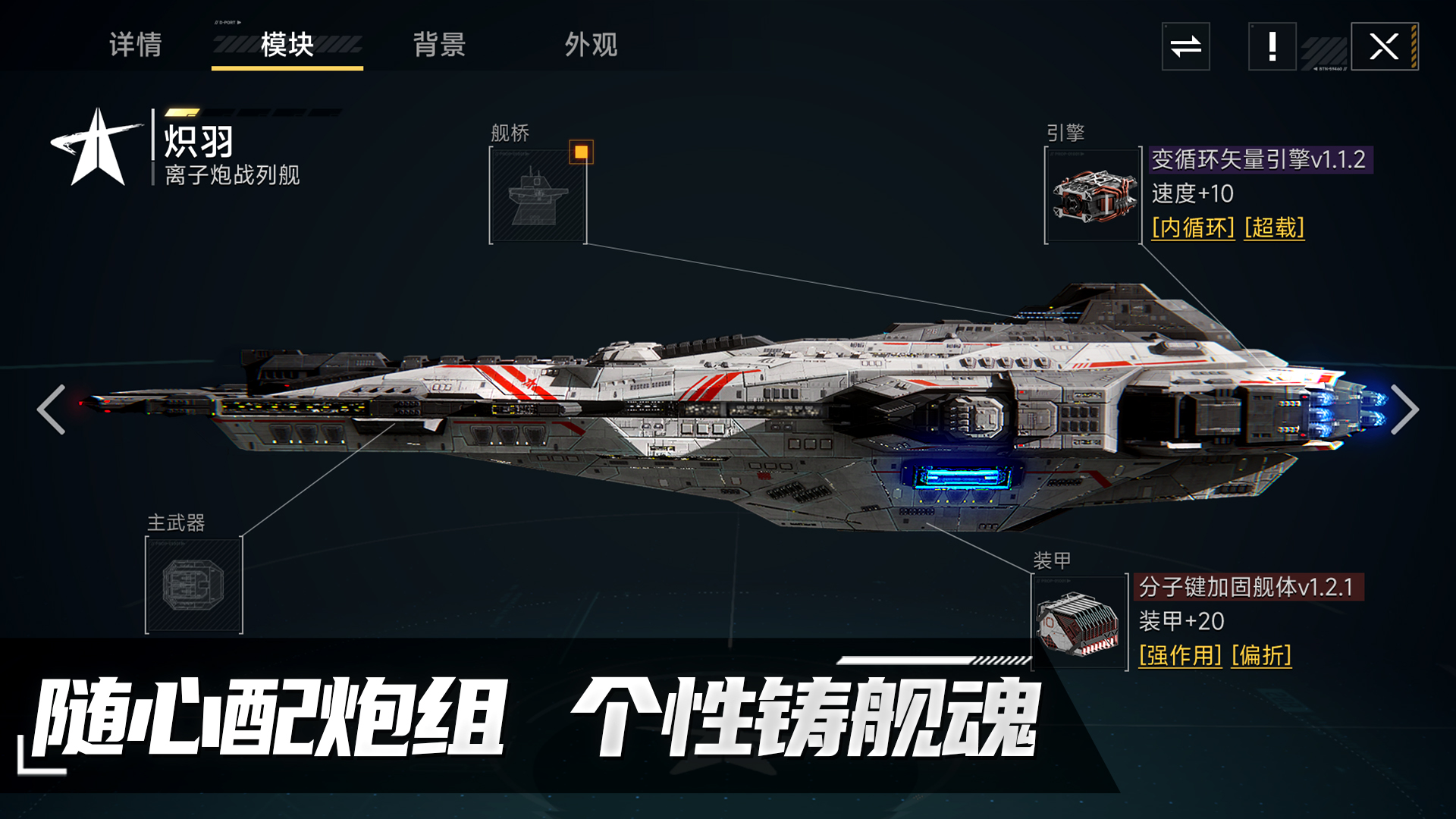Open the 舰桥 (bridge) module slot
Image resolution: width=1456 pixels, height=819 pixels.
tap(538, 196)
